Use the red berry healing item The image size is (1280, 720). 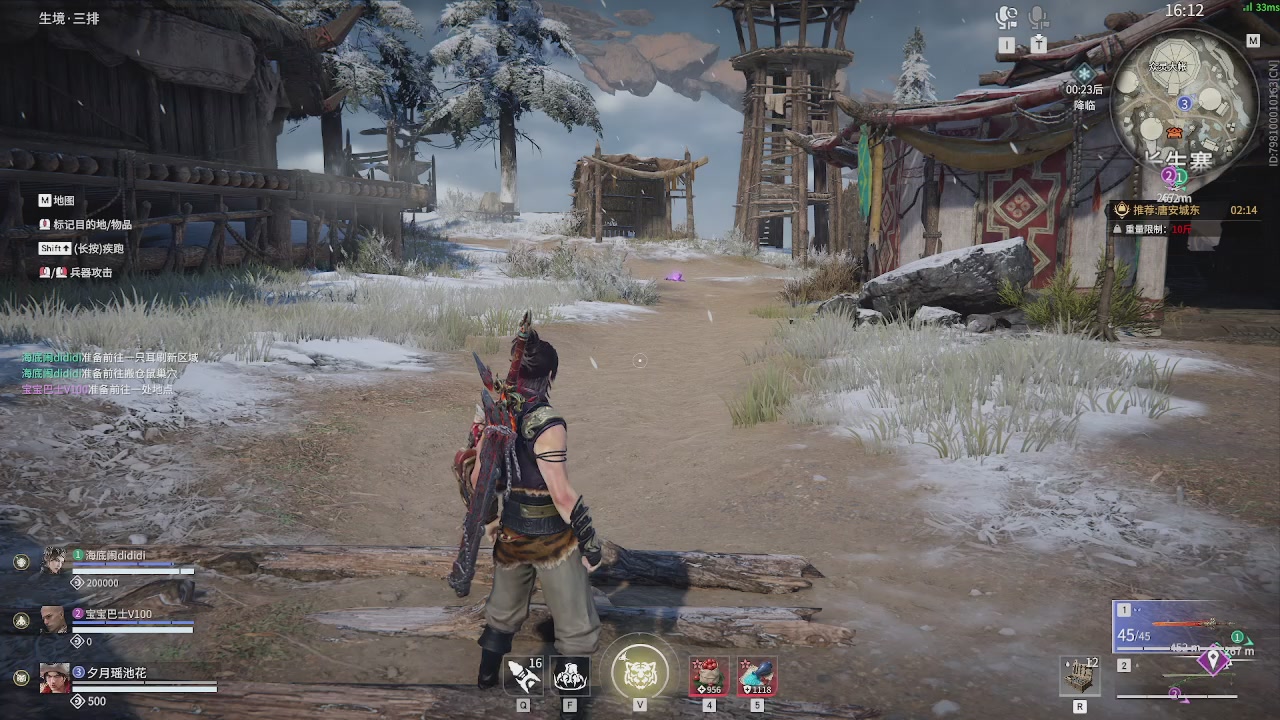709,677
